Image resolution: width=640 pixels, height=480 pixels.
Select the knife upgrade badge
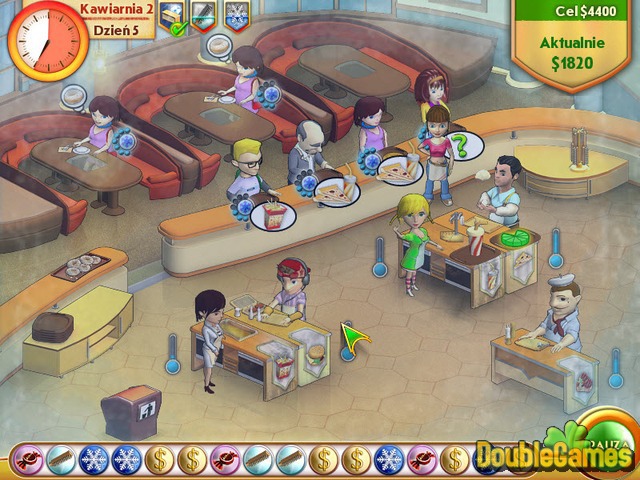coord(204,16)
